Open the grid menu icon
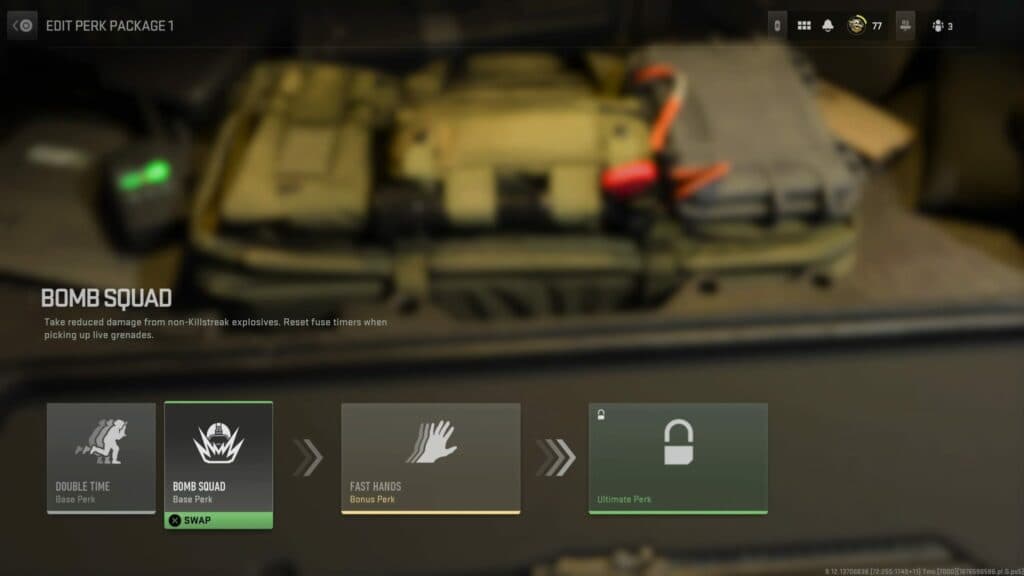Viewport: 1024px width, 576px height. coord(804,26)
